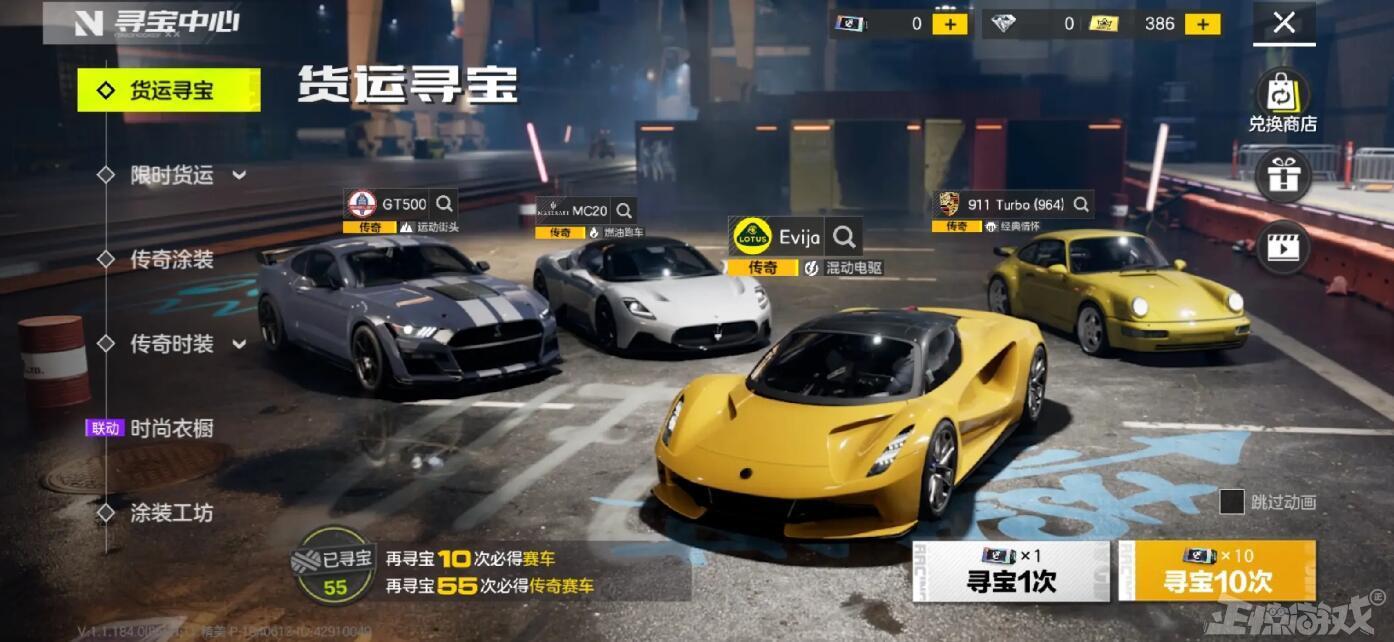
Task: Draw once with 寻宝1次
Action: tap(1010, 571)
